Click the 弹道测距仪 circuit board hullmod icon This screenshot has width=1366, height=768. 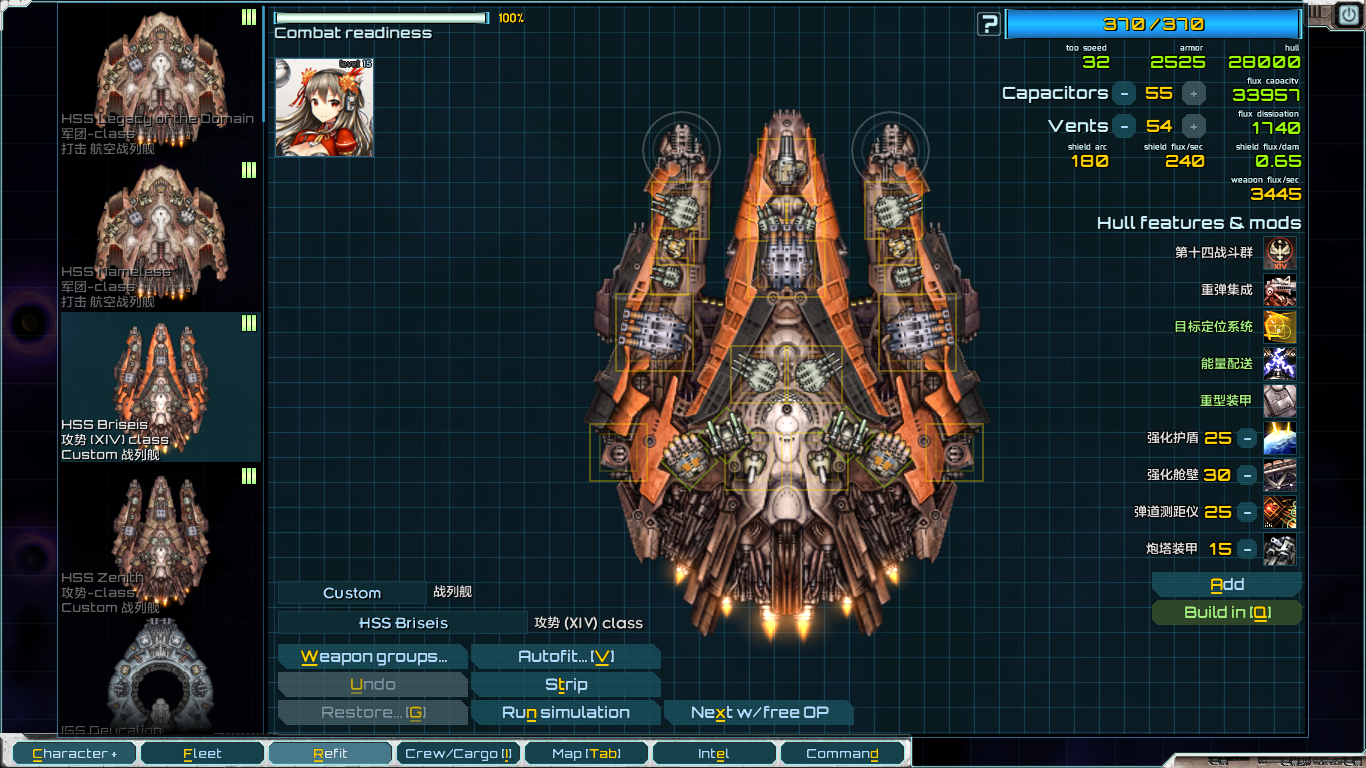(1279, 512)
